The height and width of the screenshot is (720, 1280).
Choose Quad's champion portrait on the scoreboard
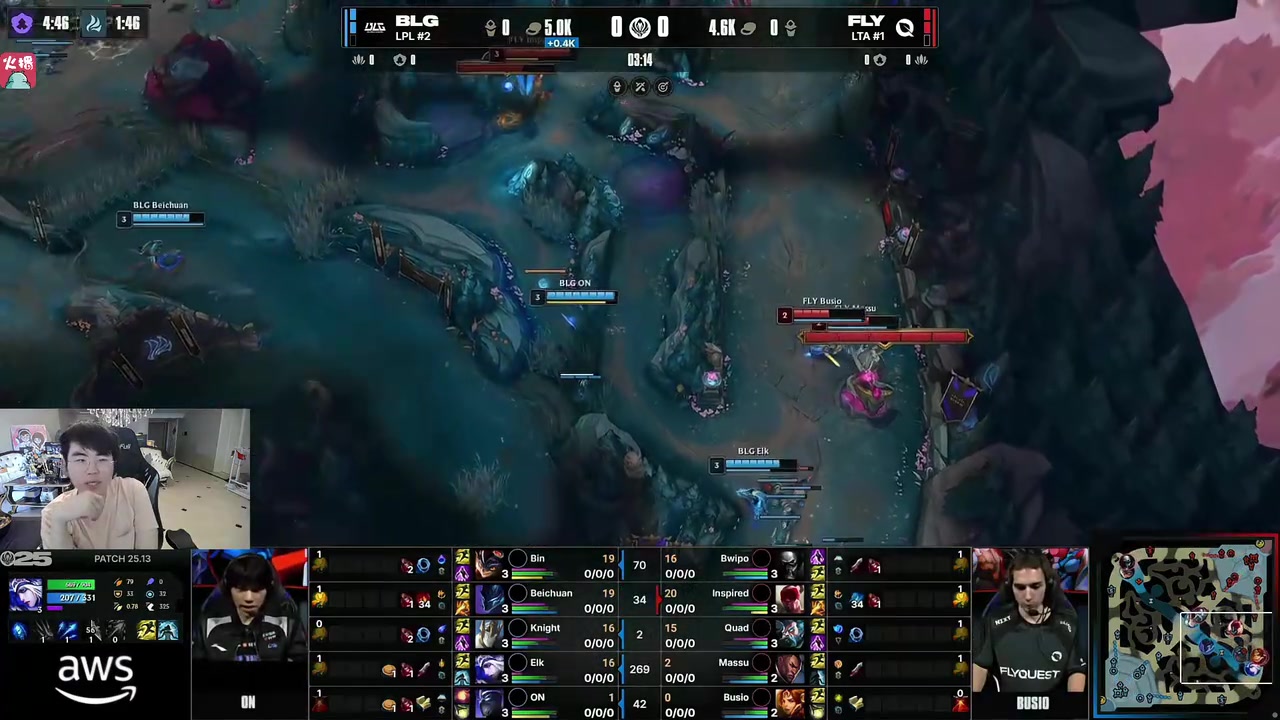(790, 635)
